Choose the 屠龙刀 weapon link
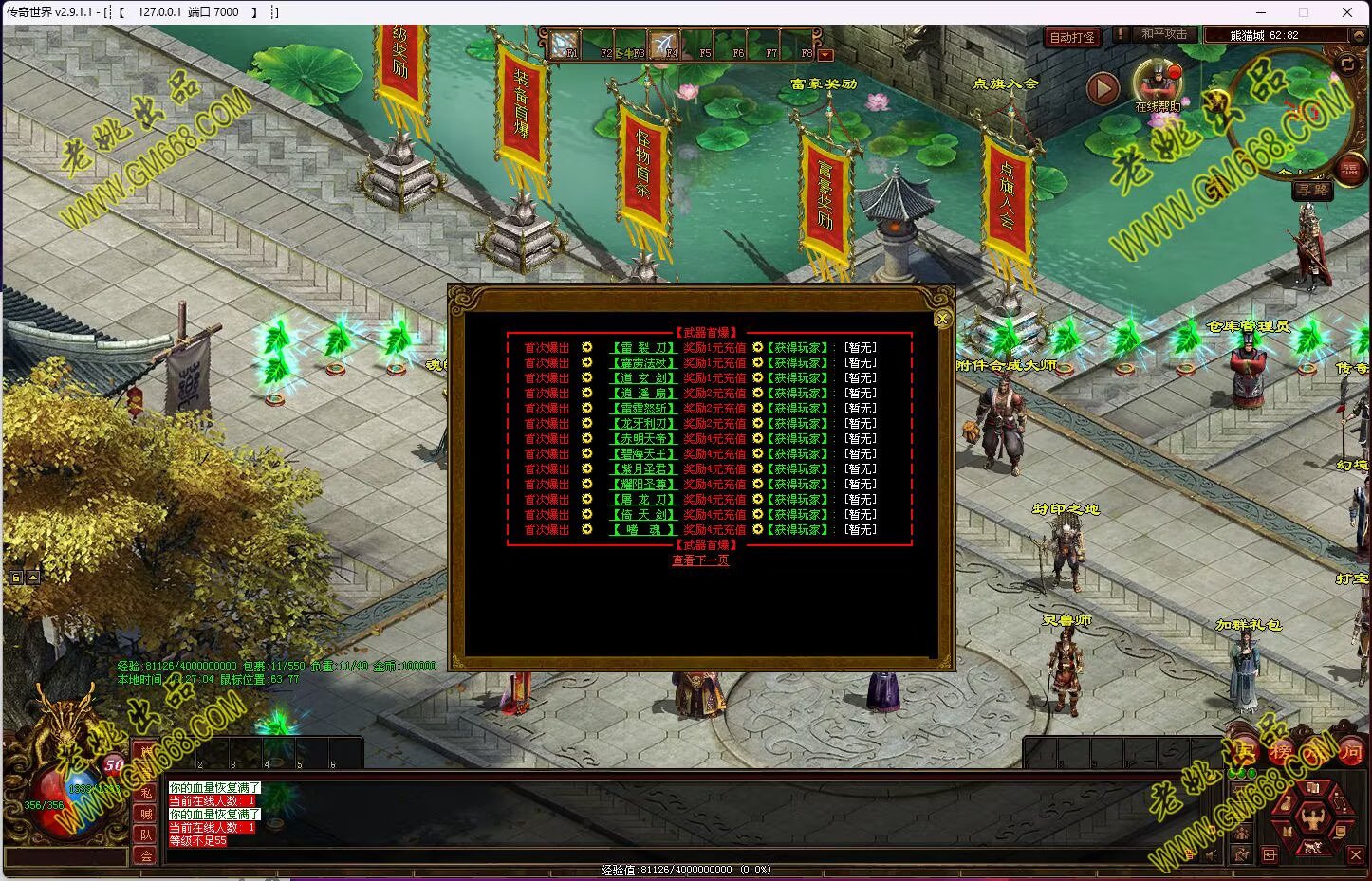 (x=642, y=500)
